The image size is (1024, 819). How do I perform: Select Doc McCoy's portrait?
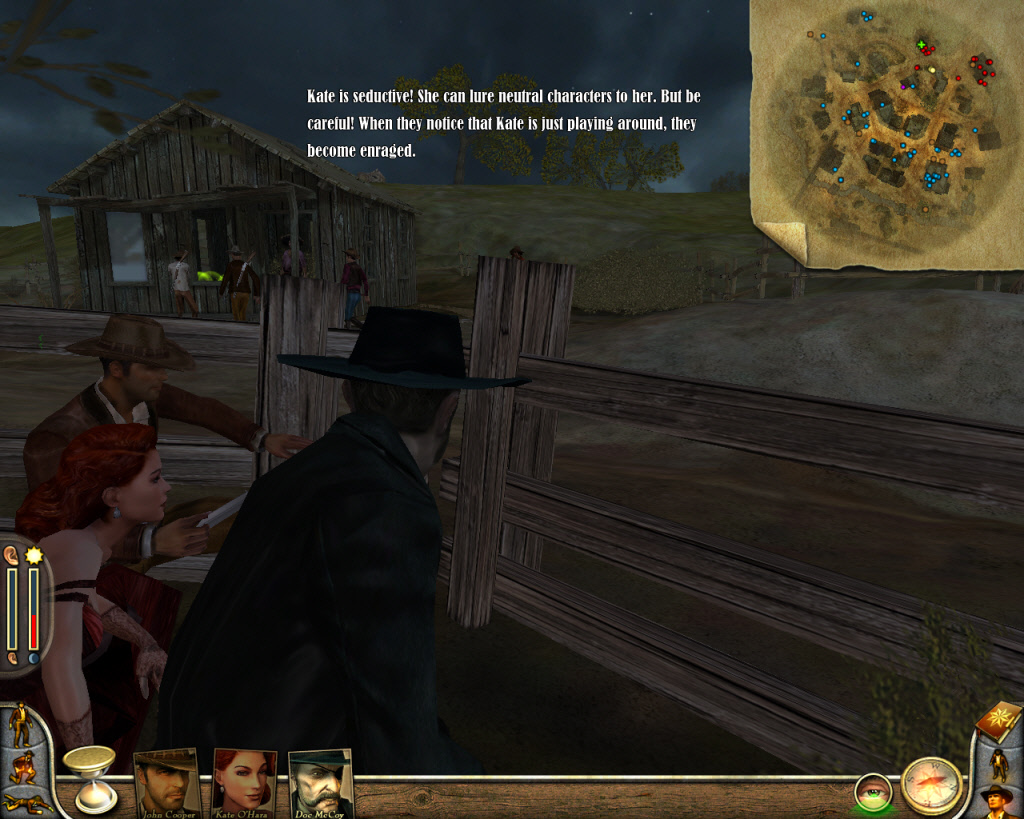point(320,781)
